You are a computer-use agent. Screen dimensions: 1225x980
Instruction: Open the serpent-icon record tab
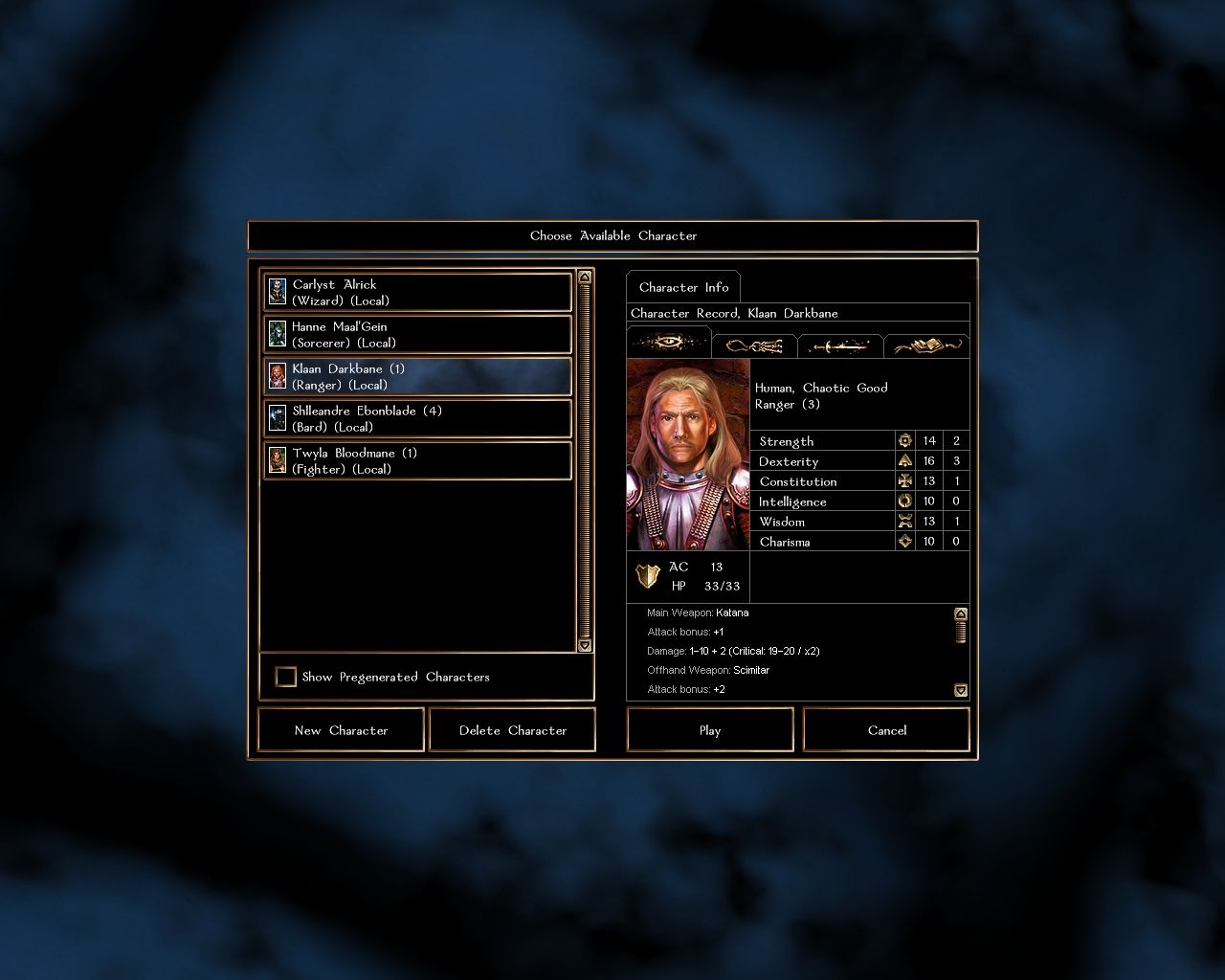click(754, 345)
